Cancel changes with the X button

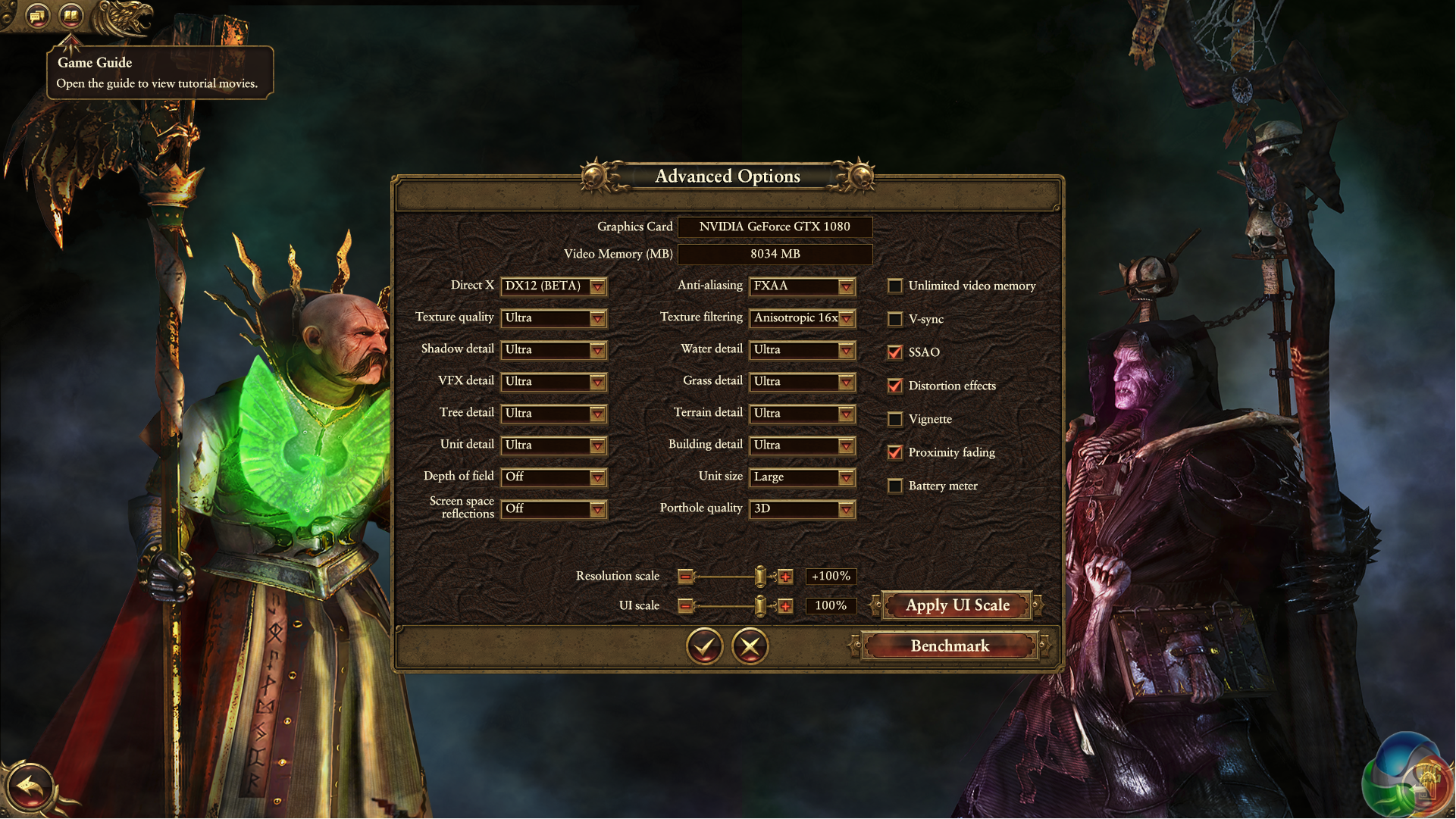coord(750,646)
